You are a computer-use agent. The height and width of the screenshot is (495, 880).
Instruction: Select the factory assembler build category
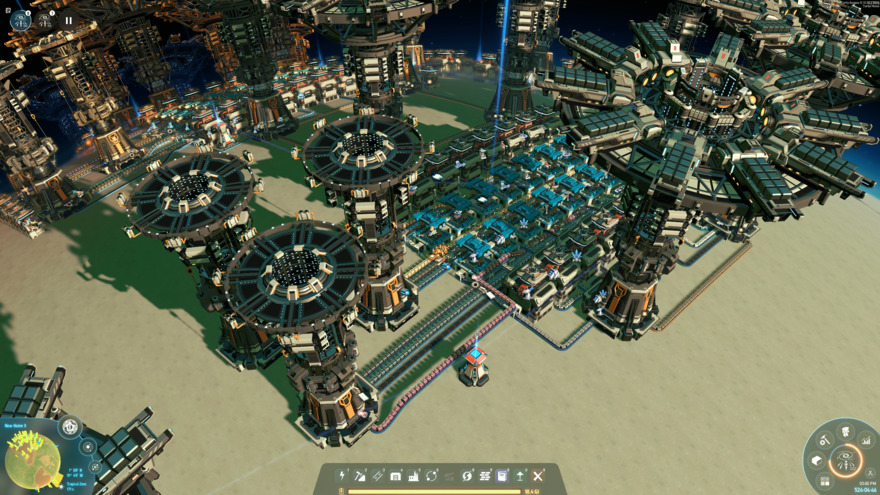(x=414, y=476)
